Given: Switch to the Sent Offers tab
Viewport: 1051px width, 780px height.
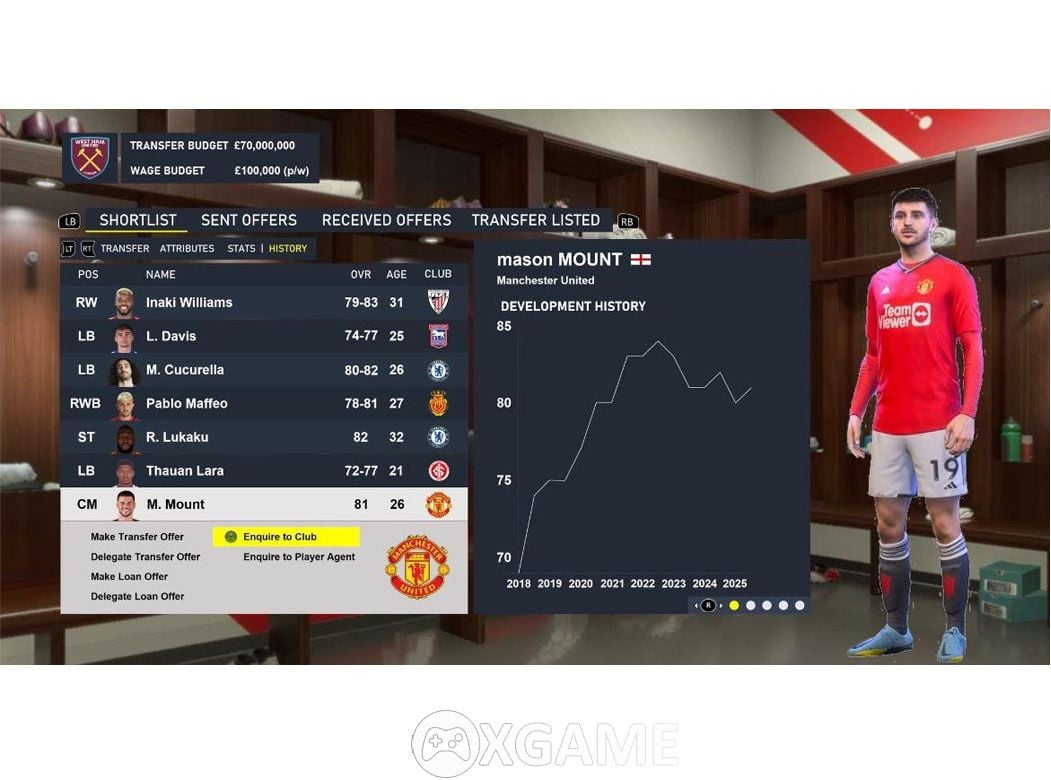Looking at the screenshot, I should [248, 220].
